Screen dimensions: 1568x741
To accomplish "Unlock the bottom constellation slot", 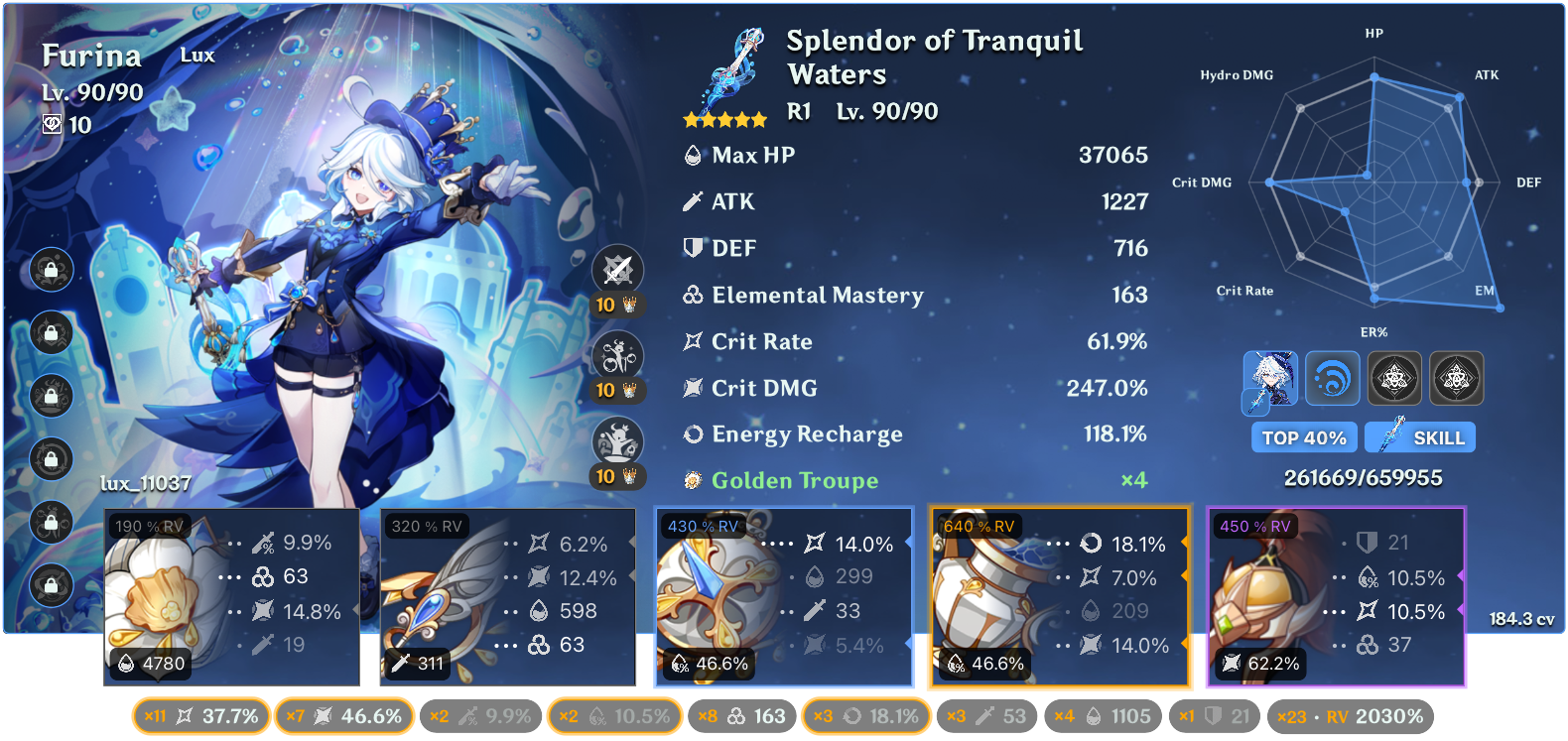I will click(x=50, y=585).
